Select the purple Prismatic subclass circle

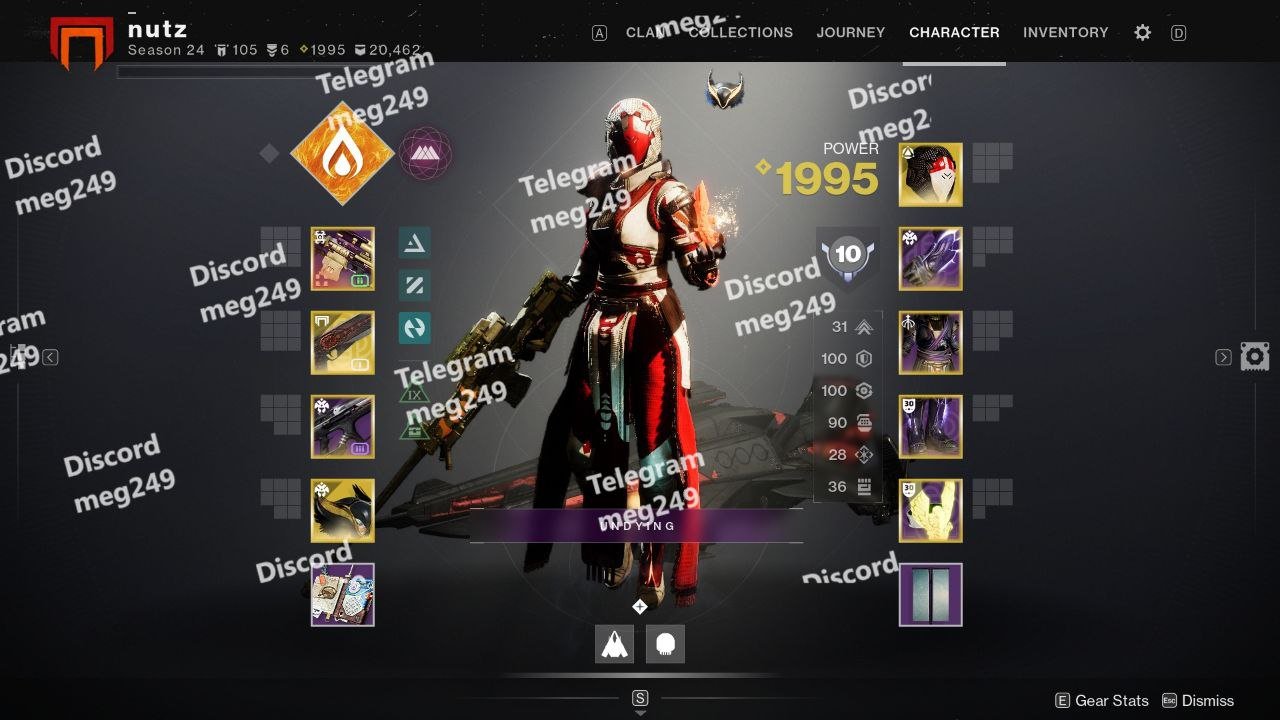click(x=426, y=153)
